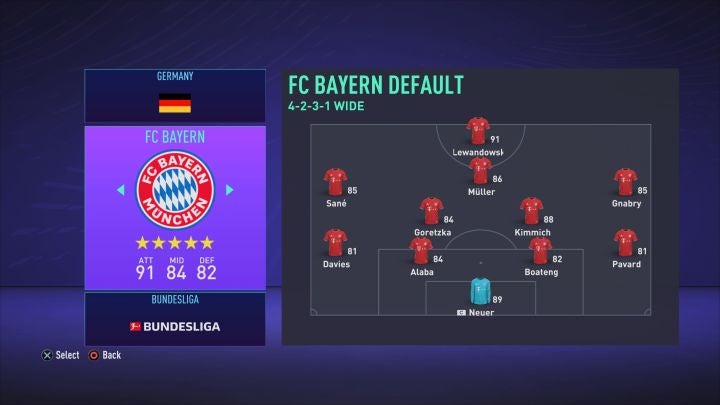The width and height of the screenshot is (720, 405).
Task: Open the Bundesliga league selector
Action: point(175,320)
